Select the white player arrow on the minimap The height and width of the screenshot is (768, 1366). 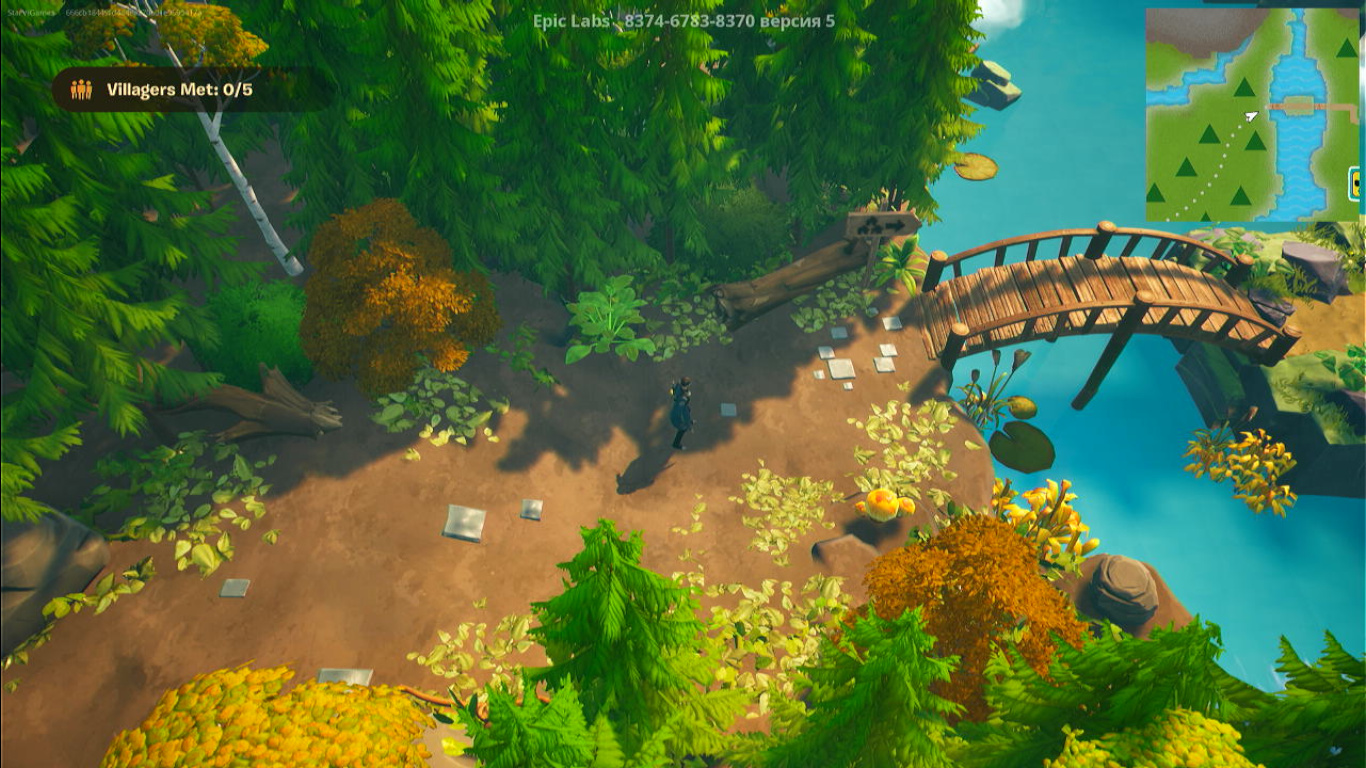coord(1251,116)
